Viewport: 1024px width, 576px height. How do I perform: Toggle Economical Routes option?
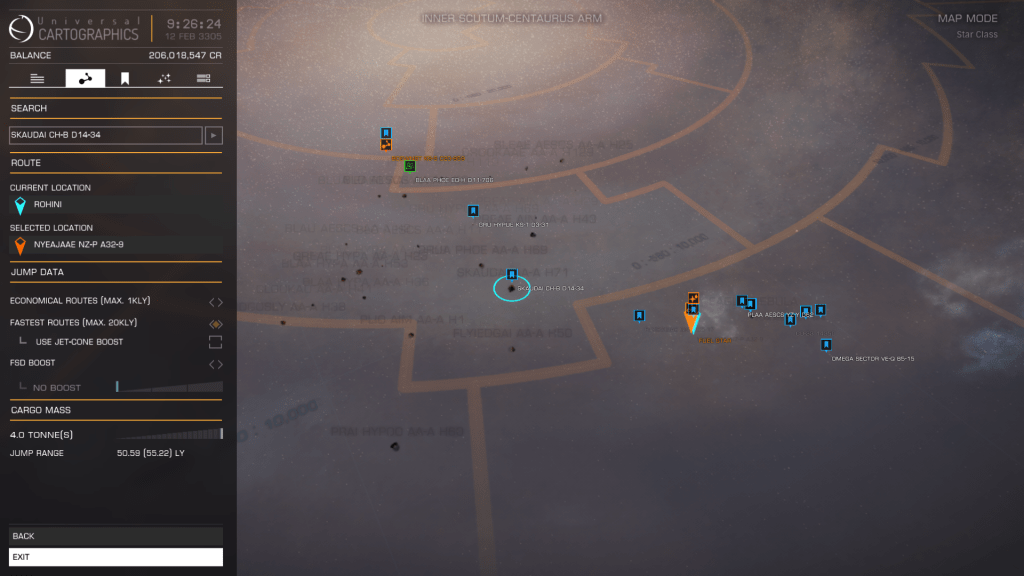[x=215, y=301]
